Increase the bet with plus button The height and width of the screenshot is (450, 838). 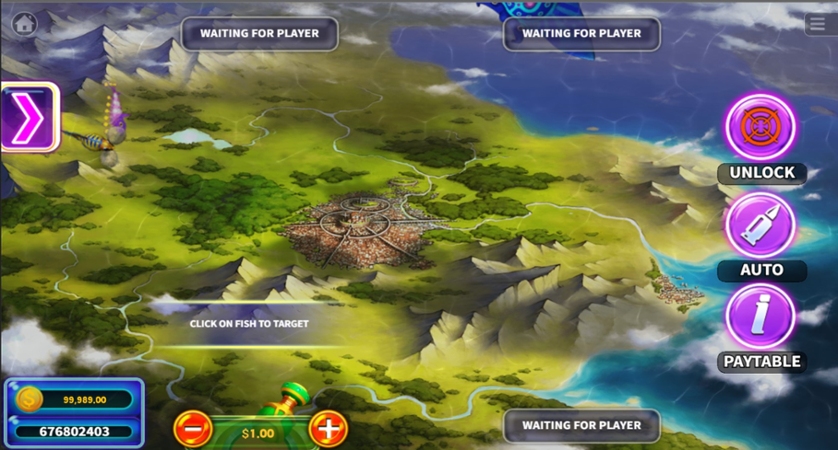pyautogui.click(x=328, y=429)
